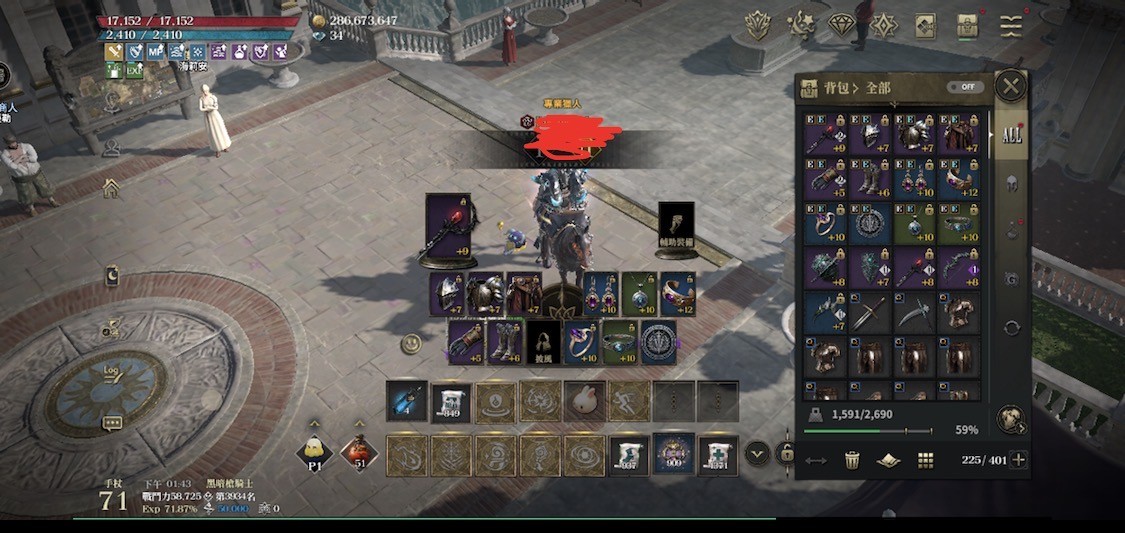
Task: Close the backpack inventory panel
Action: [x=1010, y=86]
